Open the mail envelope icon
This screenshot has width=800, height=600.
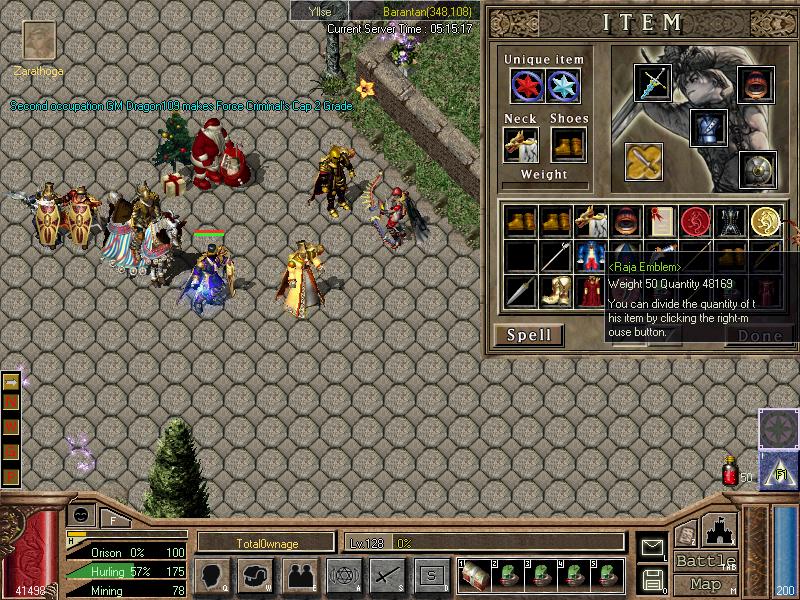[x=653, y=547]
